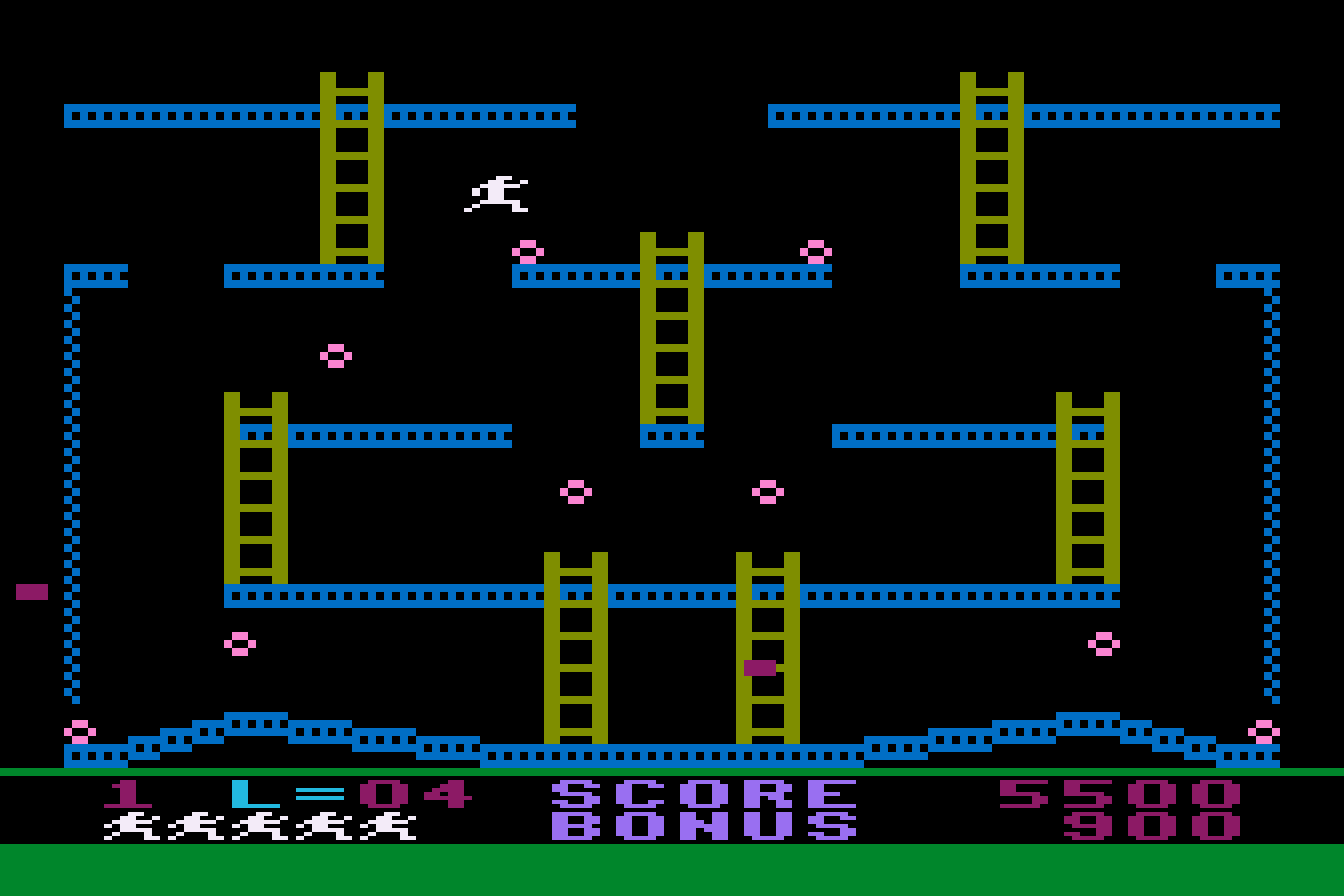The width and height of the screenshot is (1344, 896).
Task: Click the pink bomb left of center ladders
Action: click(x=575, y=490)
